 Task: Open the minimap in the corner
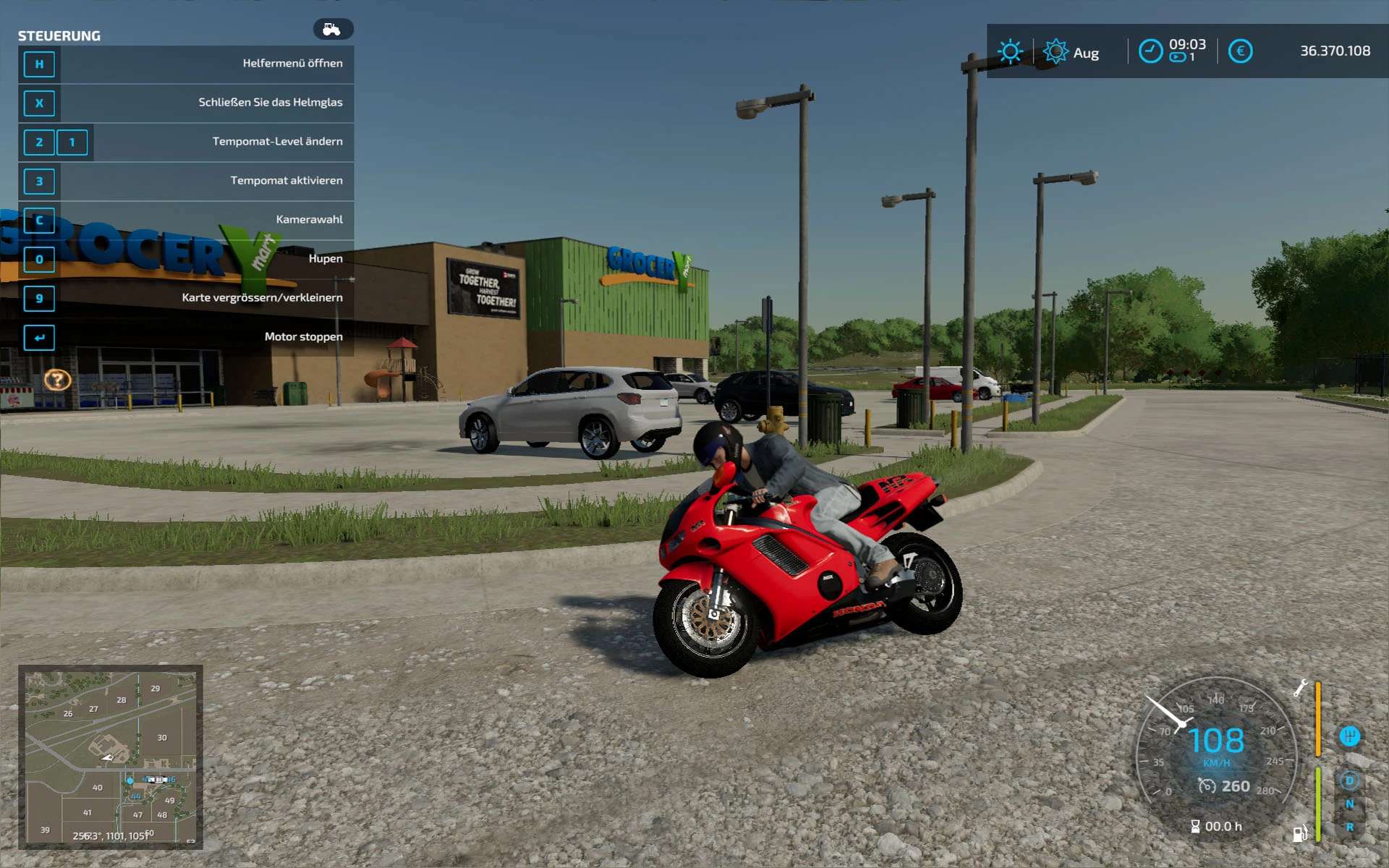click(111, 756)
